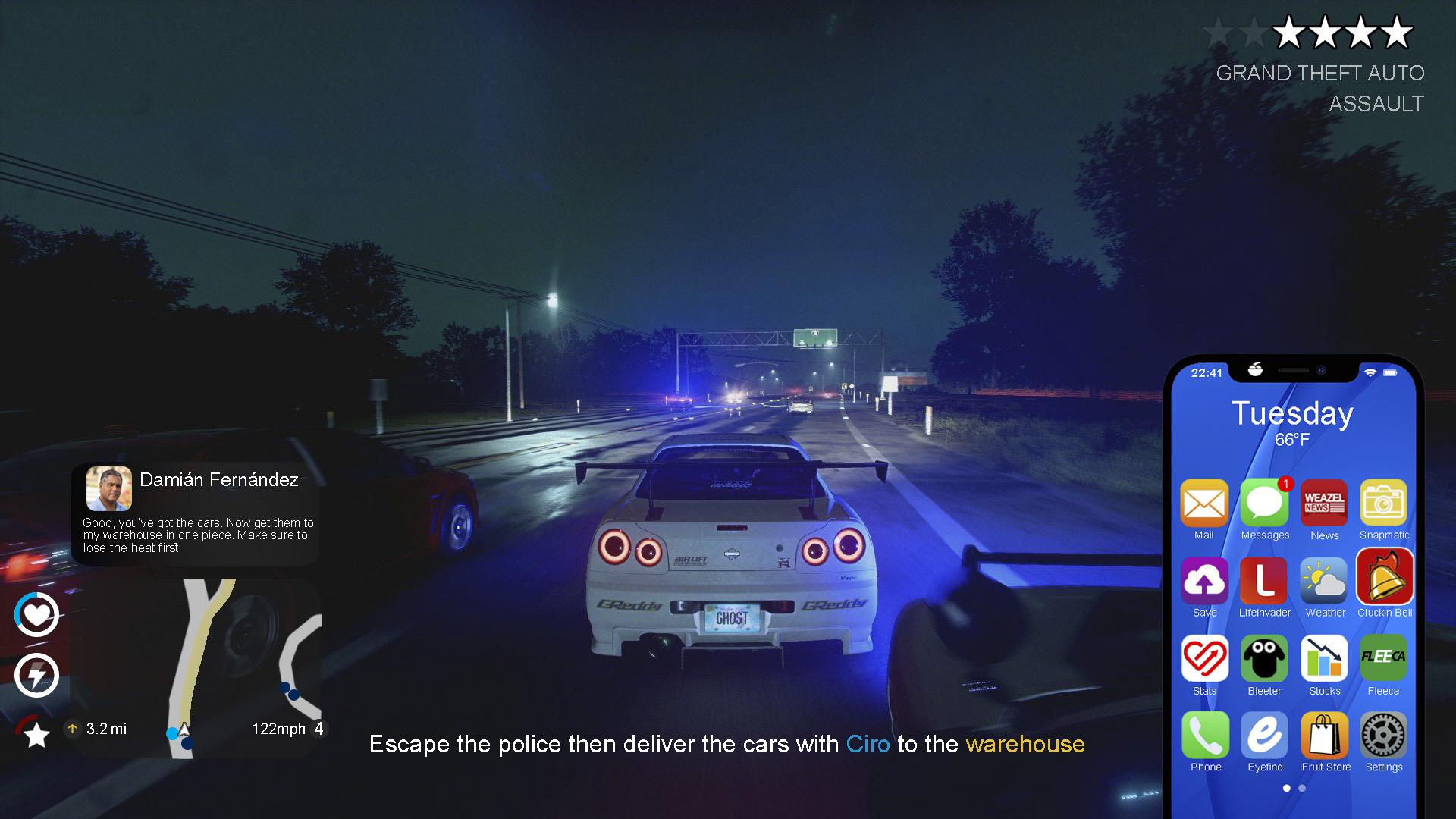Viewport: 1456px width, 819px height.
Task: Check stocks in the Stocks app
Action: click(1324, 659)
